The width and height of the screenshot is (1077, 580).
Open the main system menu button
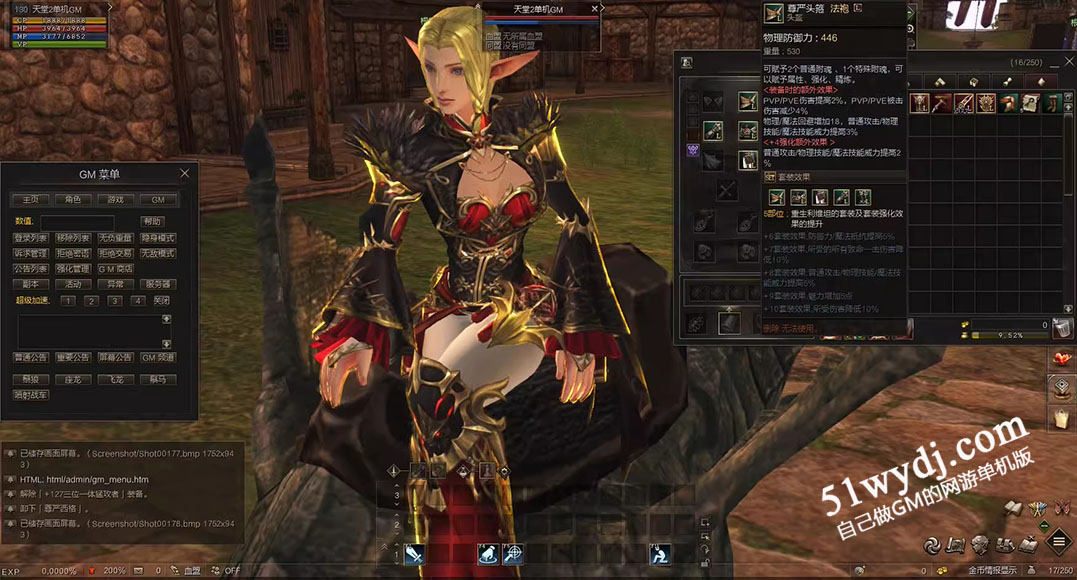coord(1058,542)
